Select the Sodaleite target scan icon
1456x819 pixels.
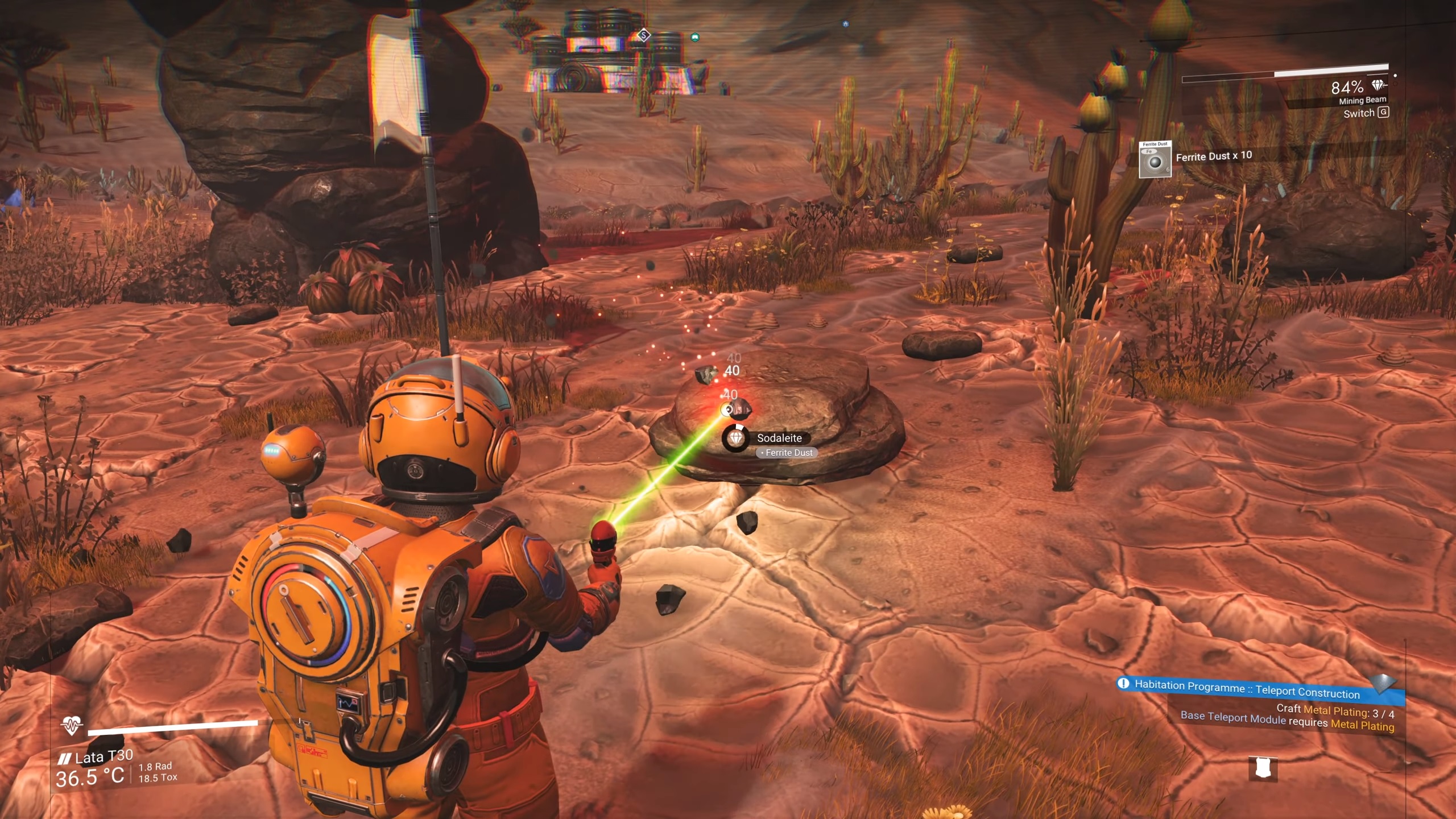[x=736, y=438]
